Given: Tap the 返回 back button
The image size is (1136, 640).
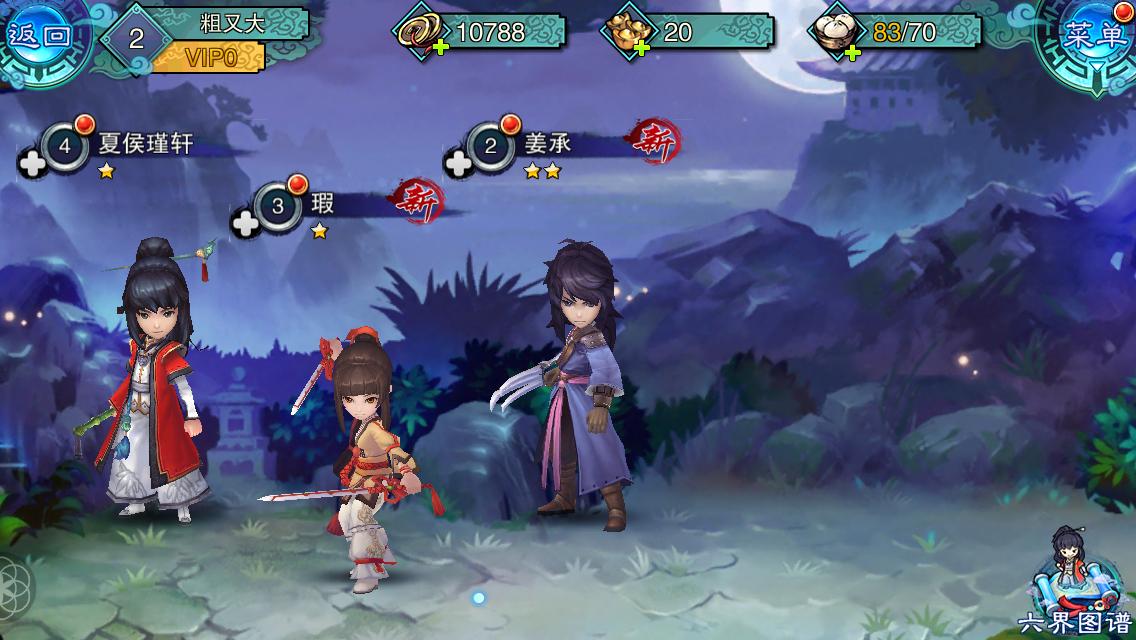Looking at the screenshot, I should pos(40,36).
